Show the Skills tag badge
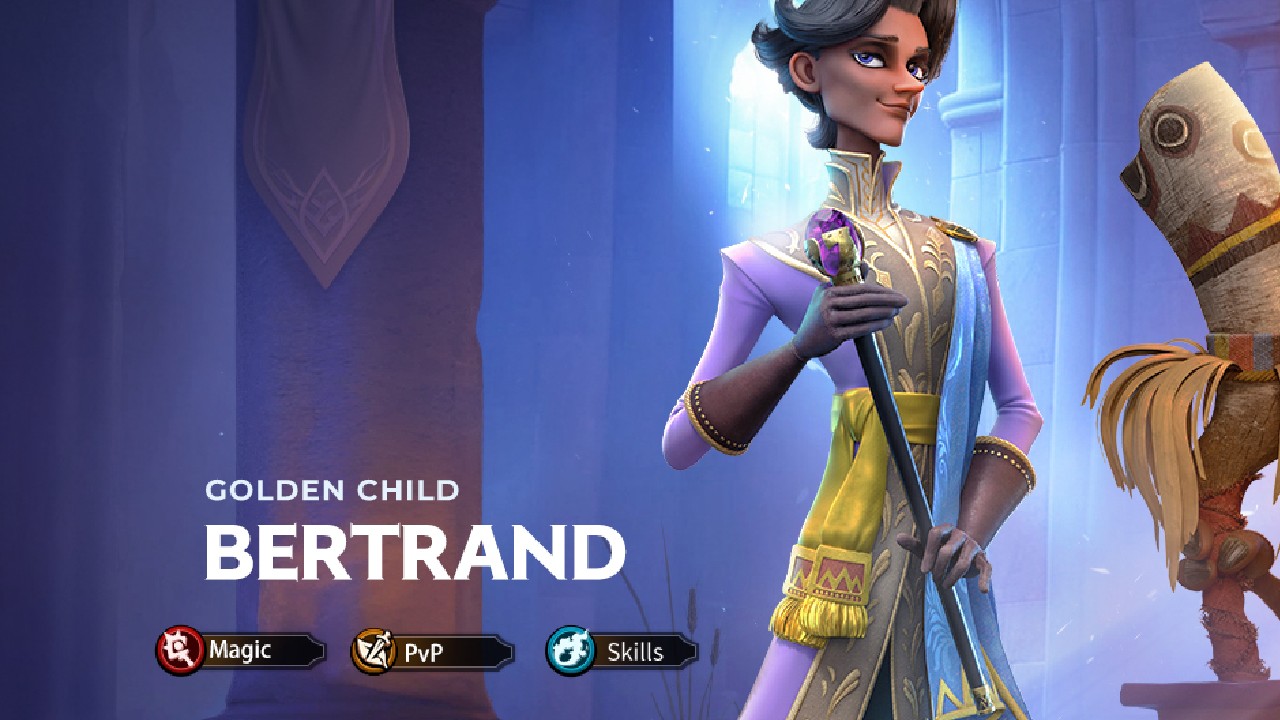This screenshot has width=1280, height=720. 622,652
